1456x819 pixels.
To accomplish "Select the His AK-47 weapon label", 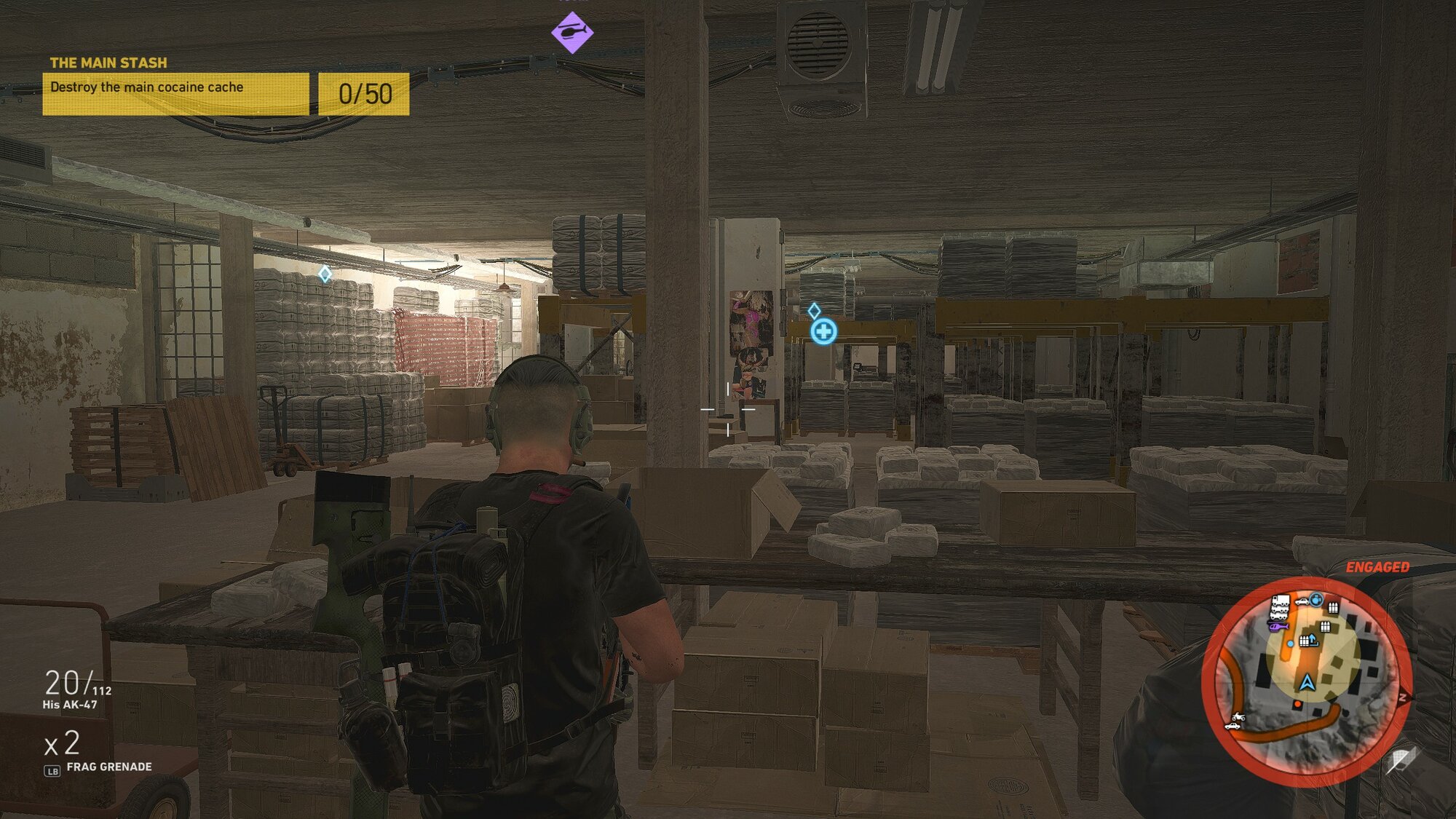I will coord(70,705).
